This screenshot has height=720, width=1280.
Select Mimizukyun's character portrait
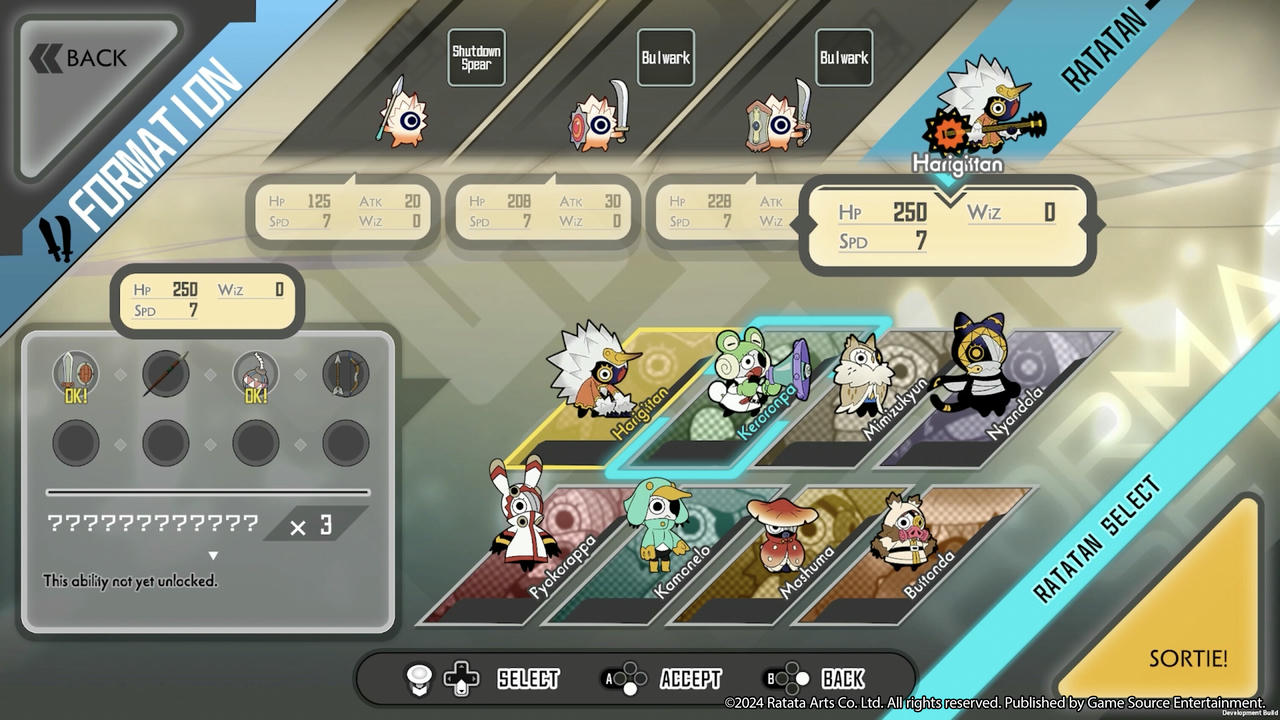(862, 375)
